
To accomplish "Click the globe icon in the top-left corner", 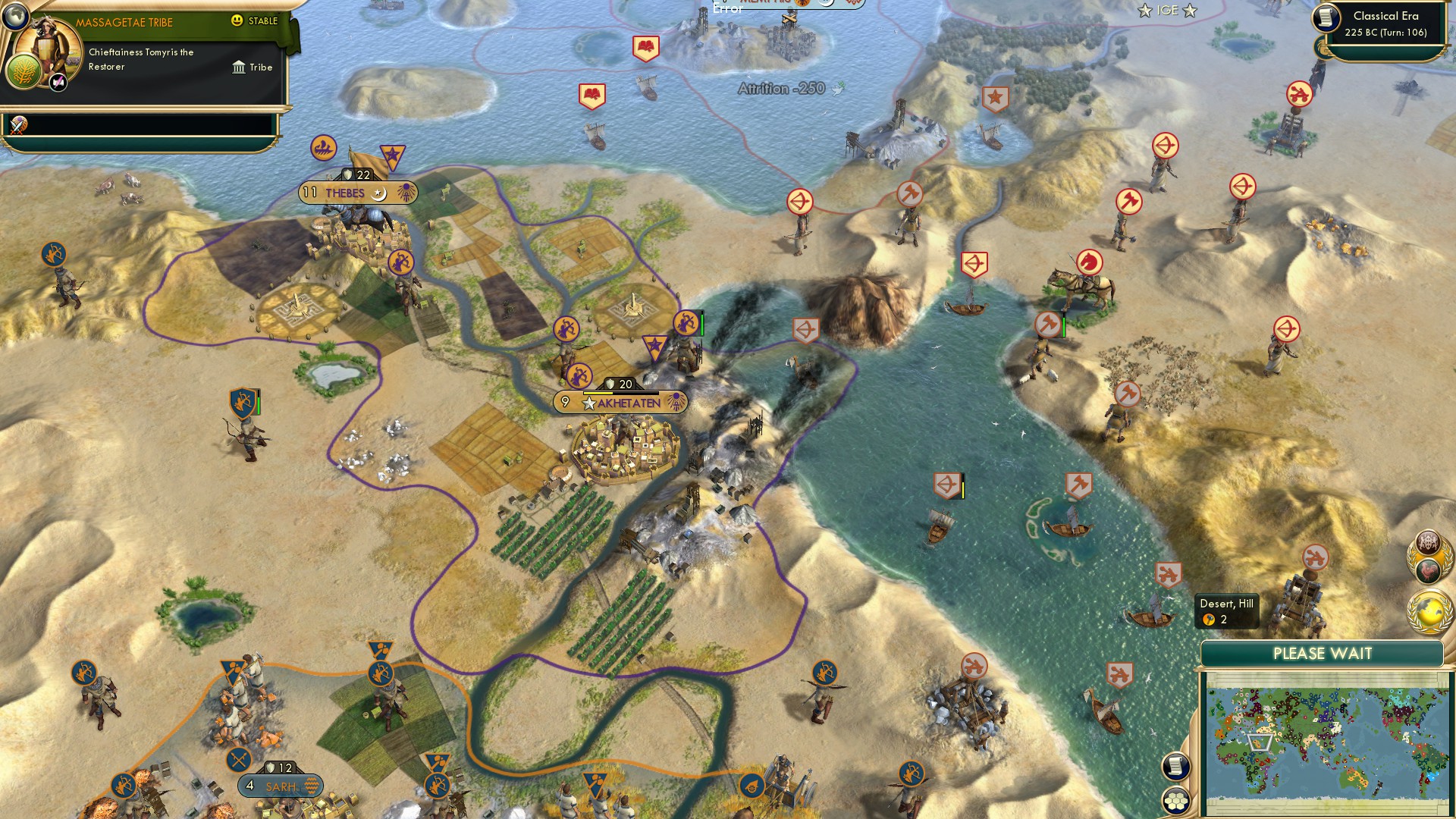I will point(15,17).
